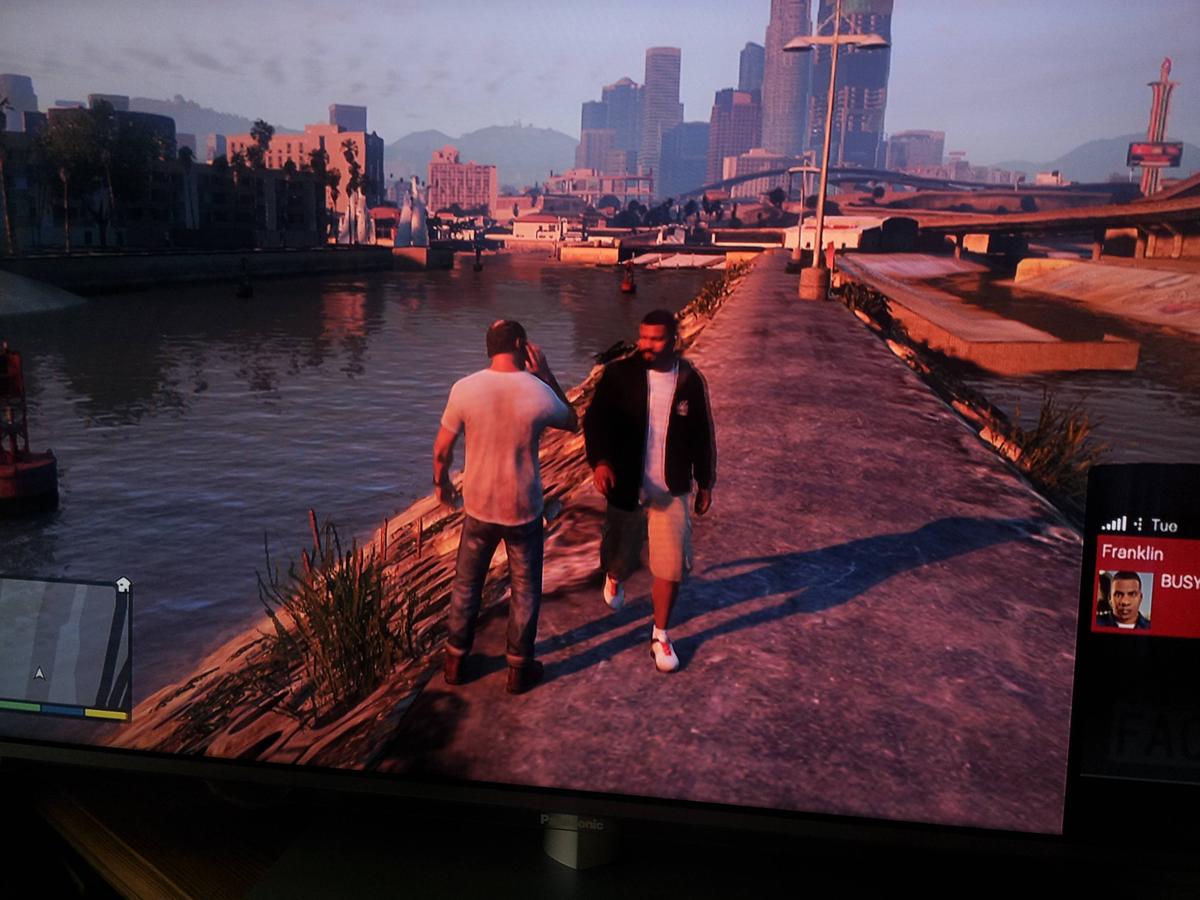Select the safehouse icon on the minimap
Screen dimensions: 1200x900
coord(123,584)
